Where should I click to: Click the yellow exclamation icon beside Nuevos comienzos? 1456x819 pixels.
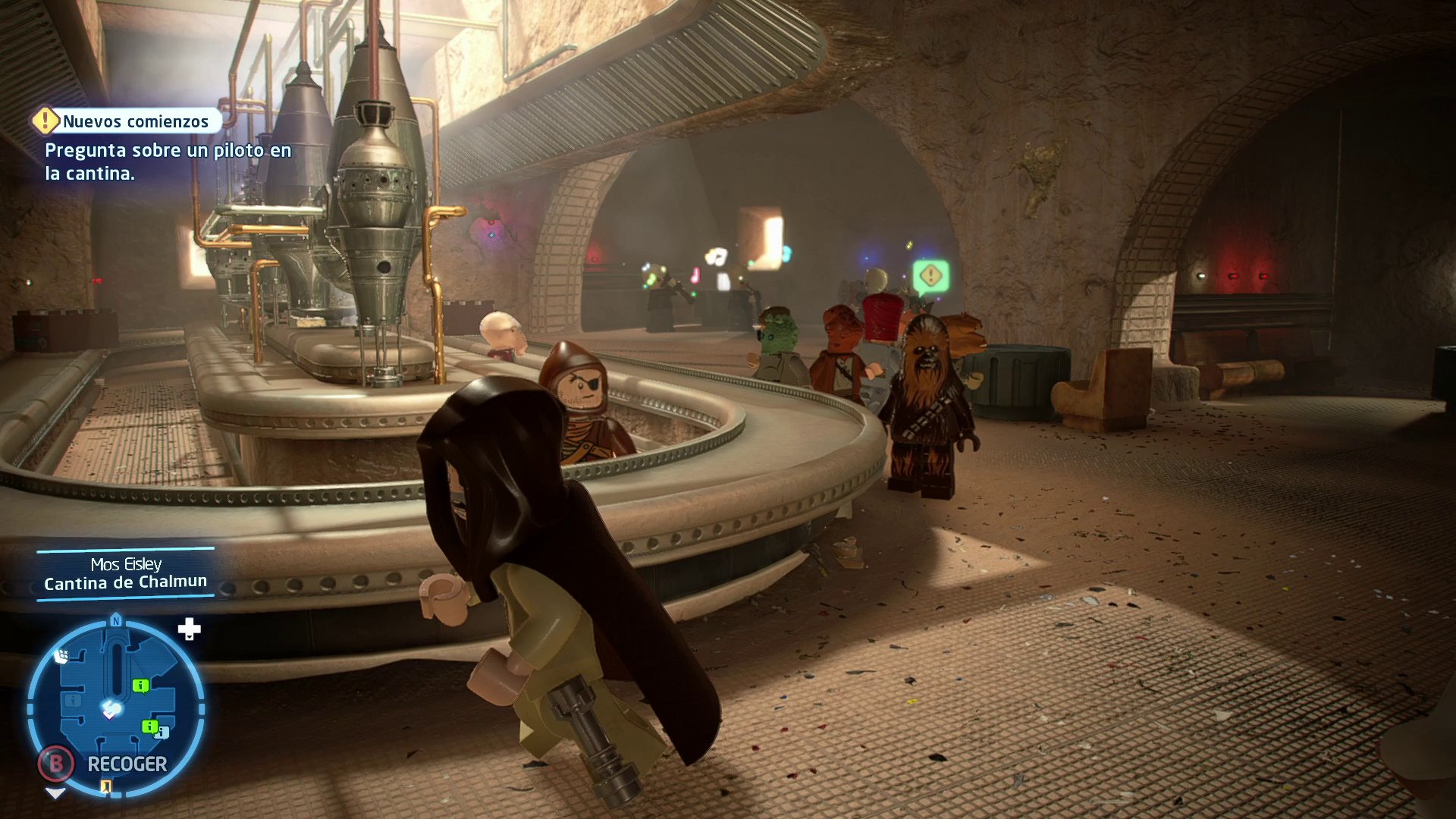46,120
